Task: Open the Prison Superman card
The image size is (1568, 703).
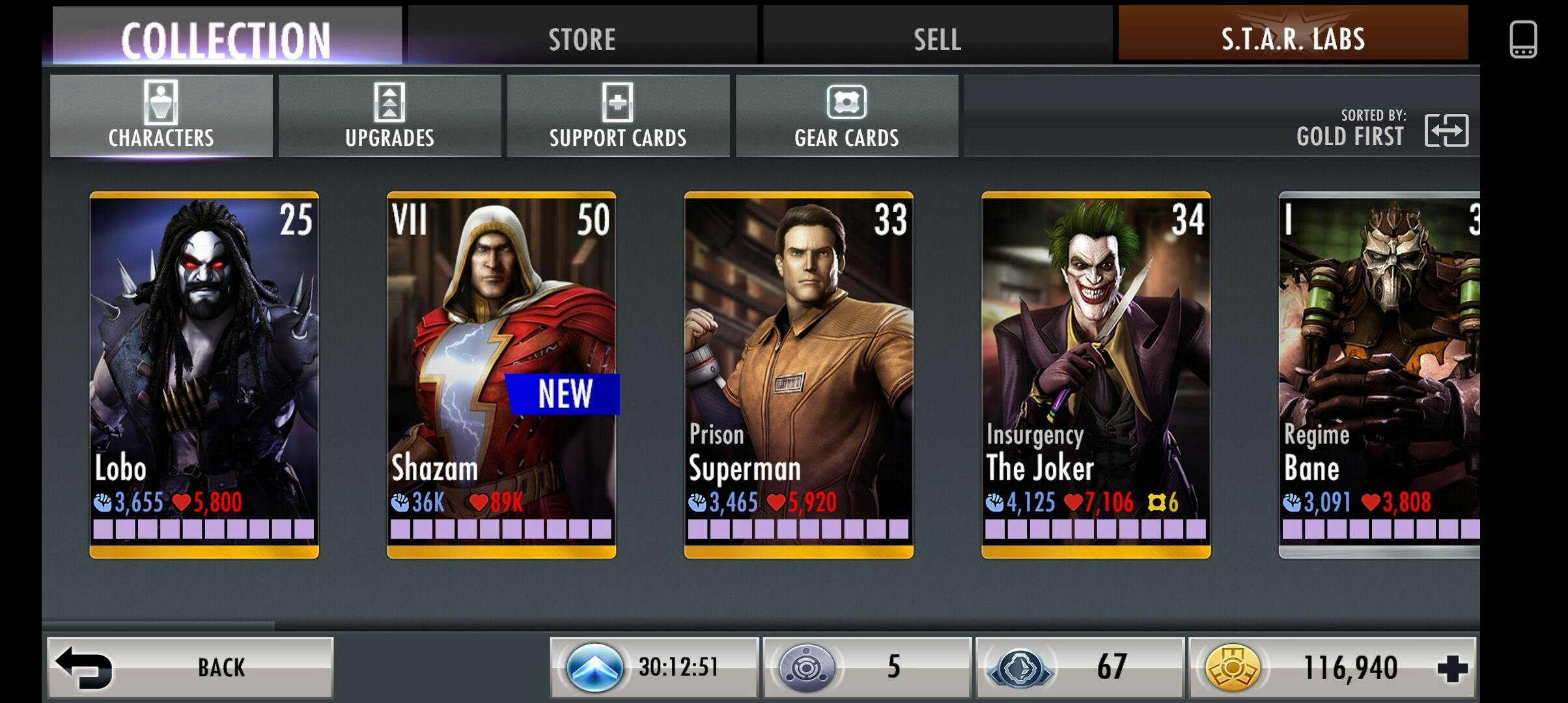Action: point(798,374)
